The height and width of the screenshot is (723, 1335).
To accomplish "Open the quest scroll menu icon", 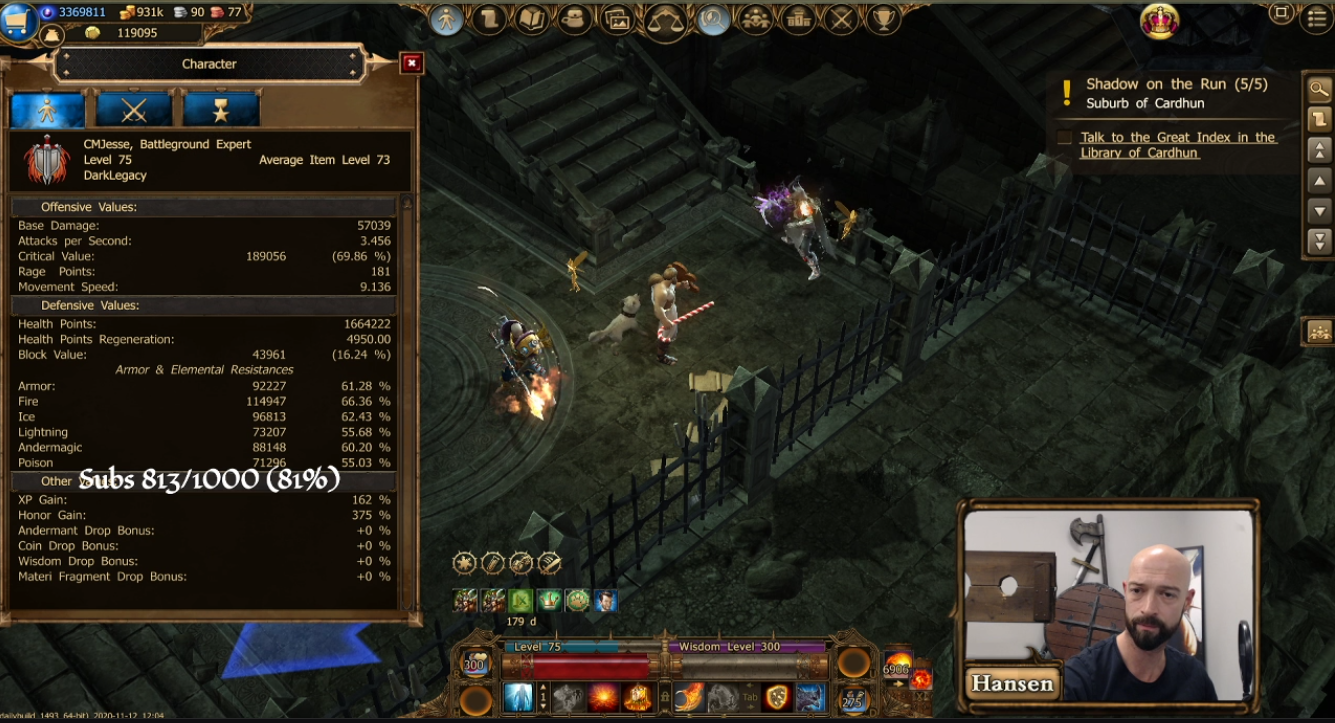I will click(489, 19).
